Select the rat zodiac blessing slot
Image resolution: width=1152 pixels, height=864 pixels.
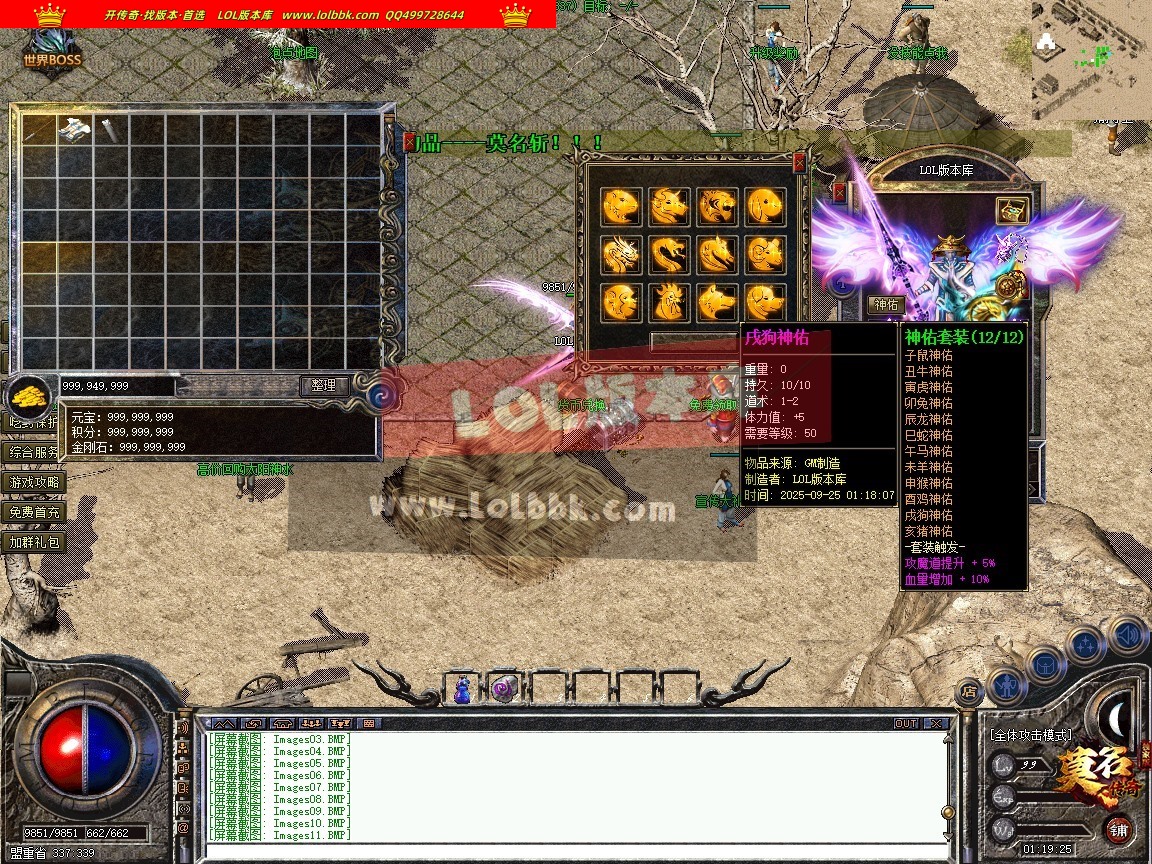[x=620, y=207]
